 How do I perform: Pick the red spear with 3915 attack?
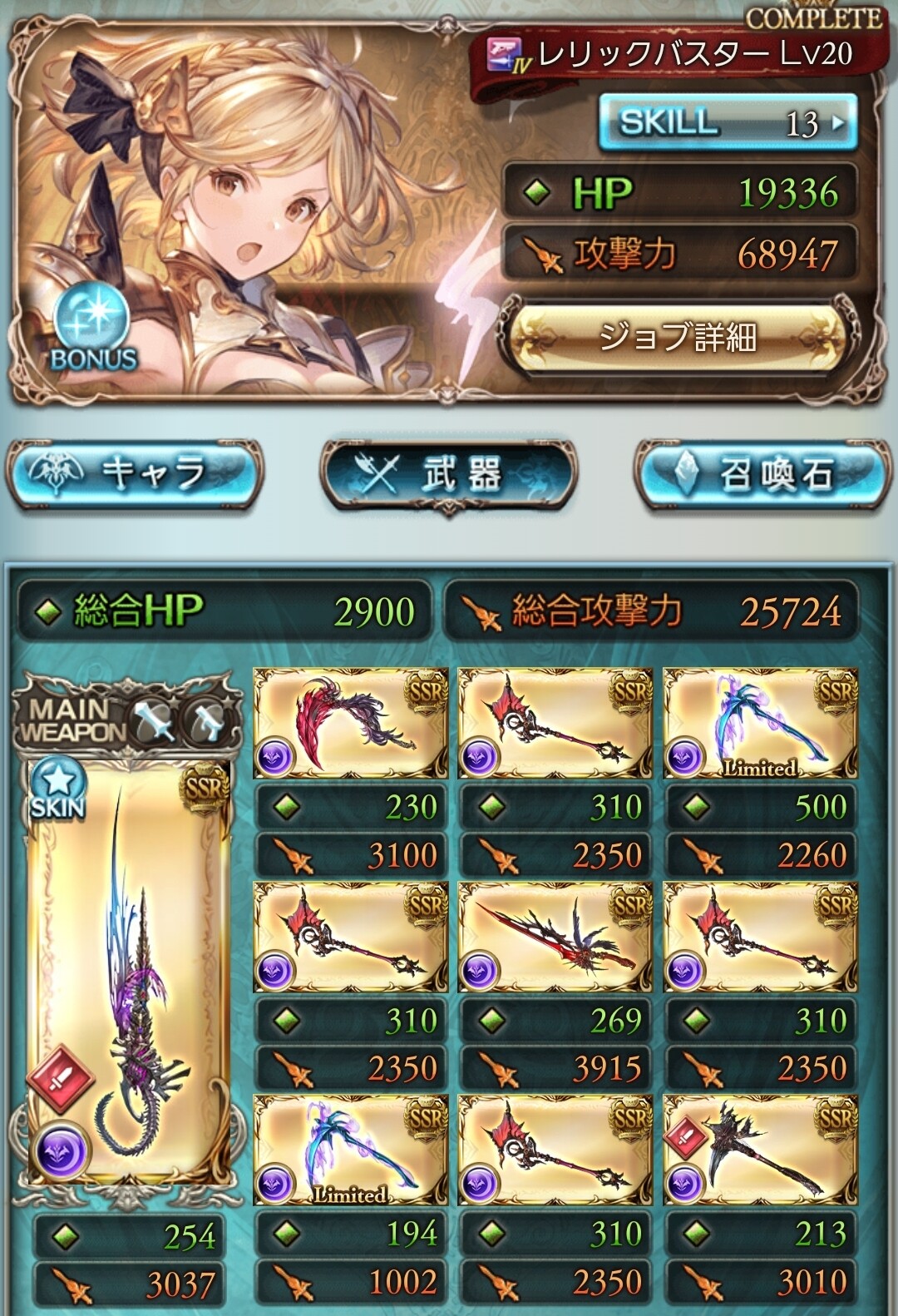pos(555,938)
